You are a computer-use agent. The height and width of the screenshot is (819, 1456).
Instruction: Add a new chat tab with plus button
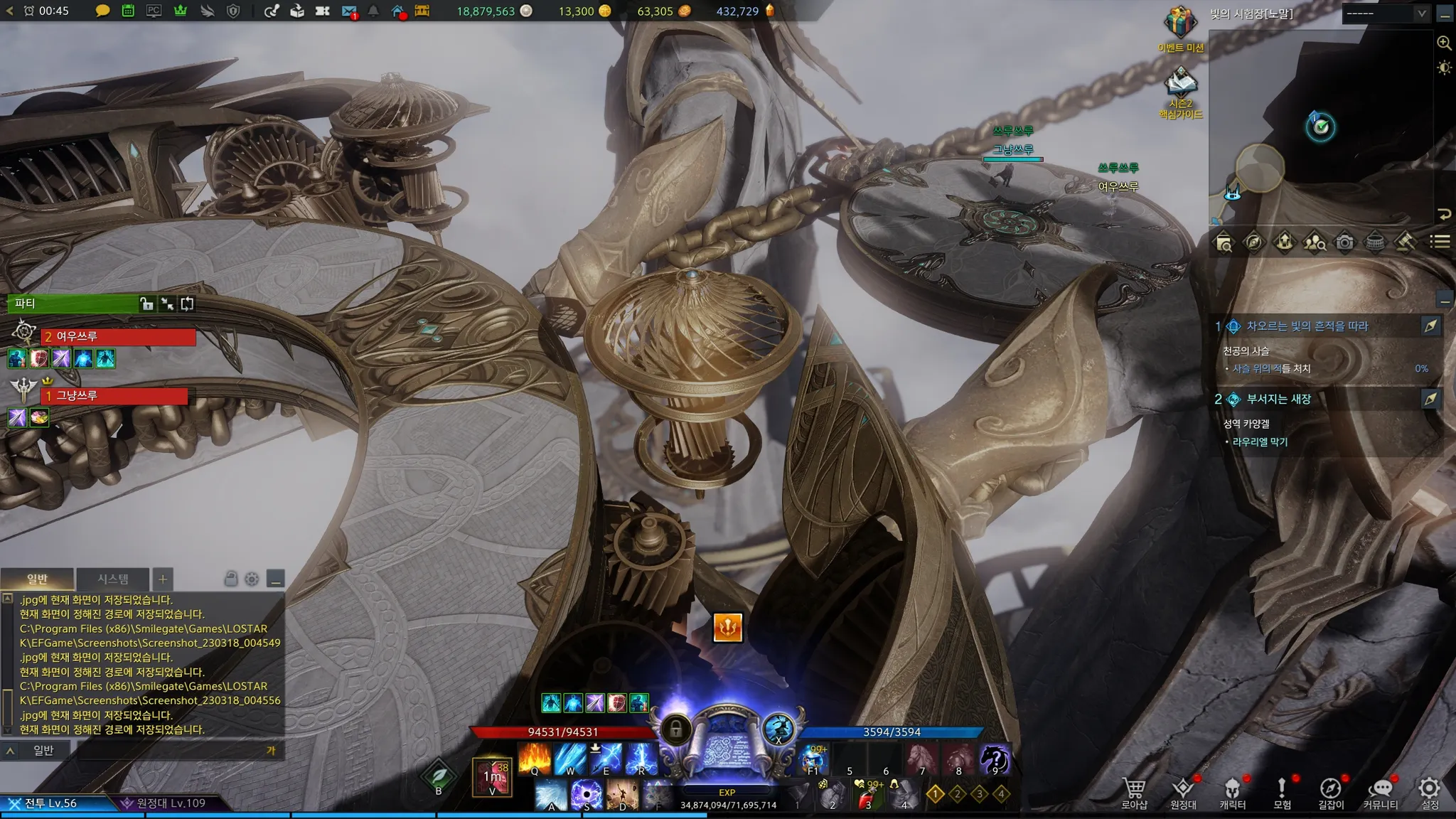click(162, 579)
